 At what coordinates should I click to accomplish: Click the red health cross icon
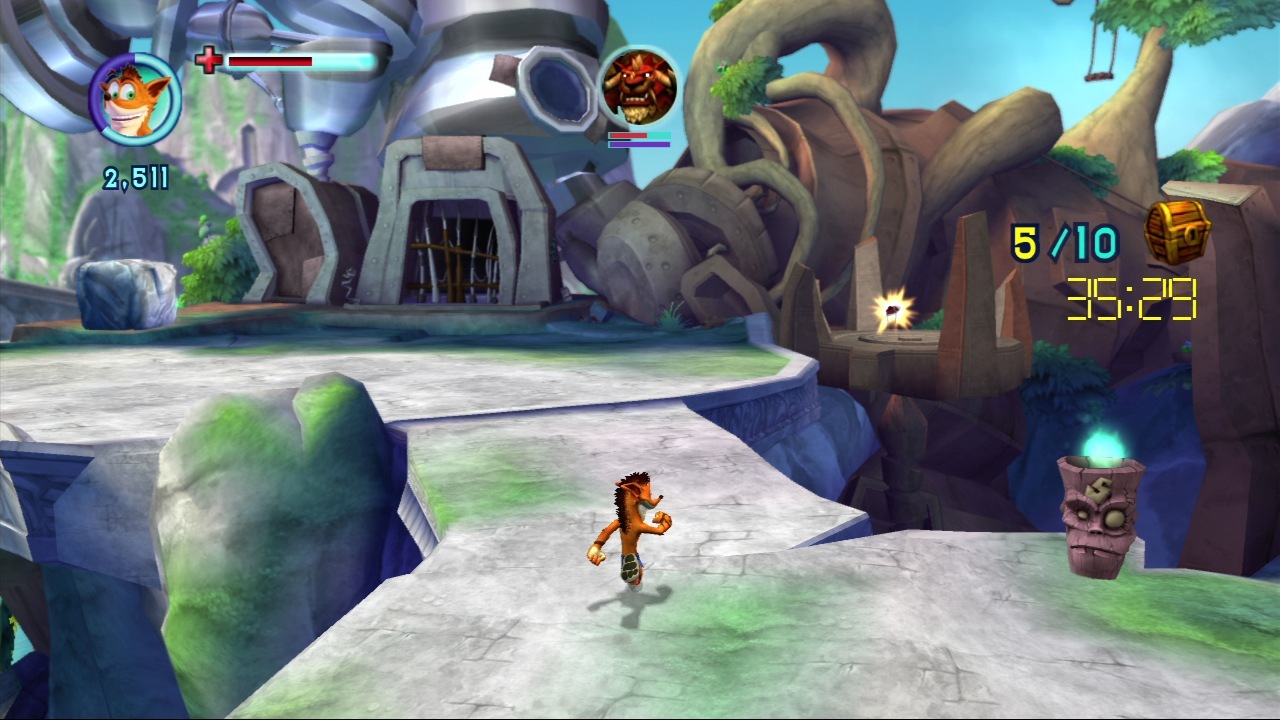click(x=208, y=61)
